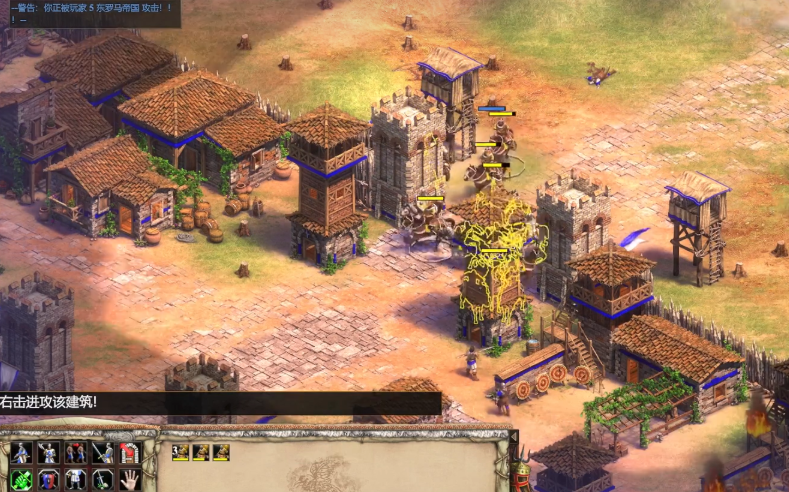Screen dimensions: 789x492
Task: Switch to Defensive stance shield icon
Action: click(49, 479)
